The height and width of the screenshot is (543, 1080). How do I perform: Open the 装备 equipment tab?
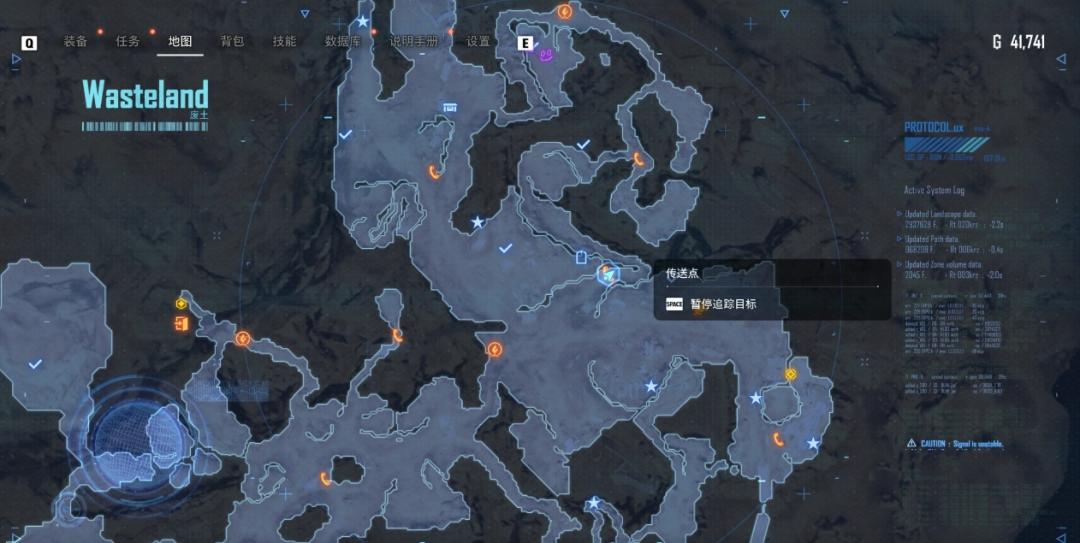click(x=76, y=42)
